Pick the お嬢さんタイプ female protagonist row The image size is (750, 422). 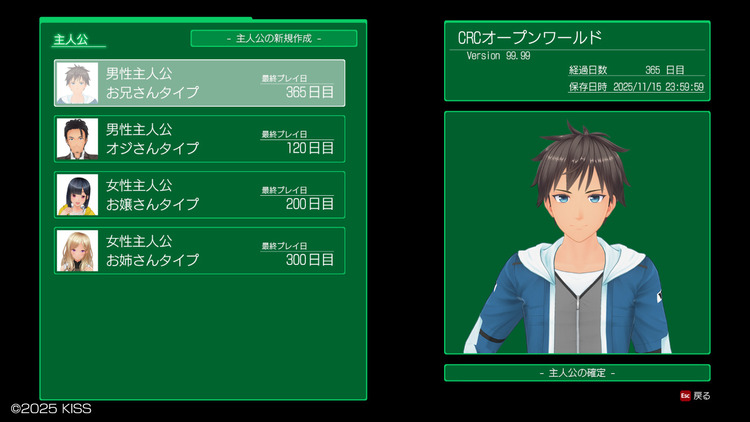click(199, 195)
